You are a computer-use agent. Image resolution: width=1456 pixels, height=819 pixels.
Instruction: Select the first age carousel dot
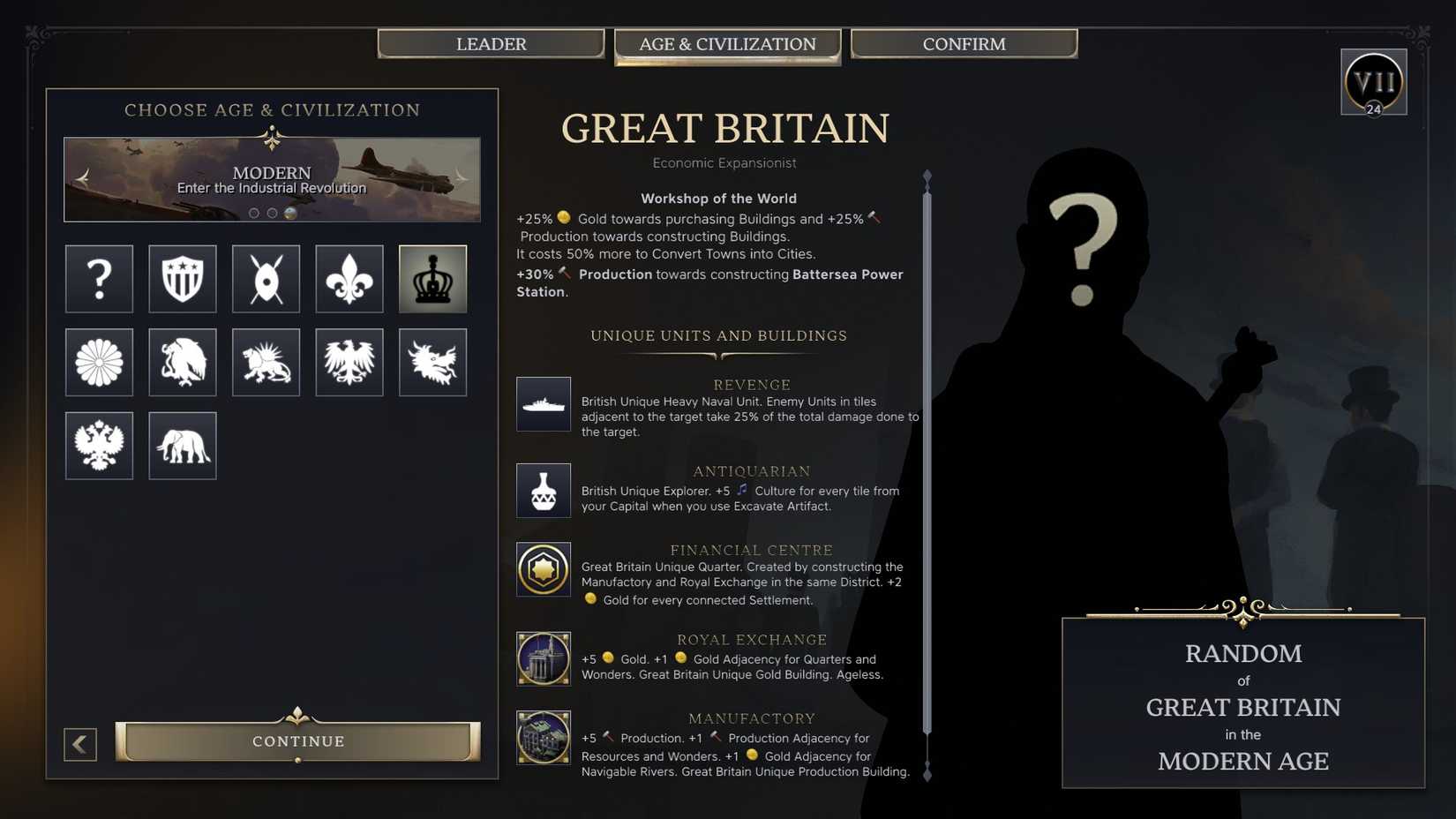(253, 212)
